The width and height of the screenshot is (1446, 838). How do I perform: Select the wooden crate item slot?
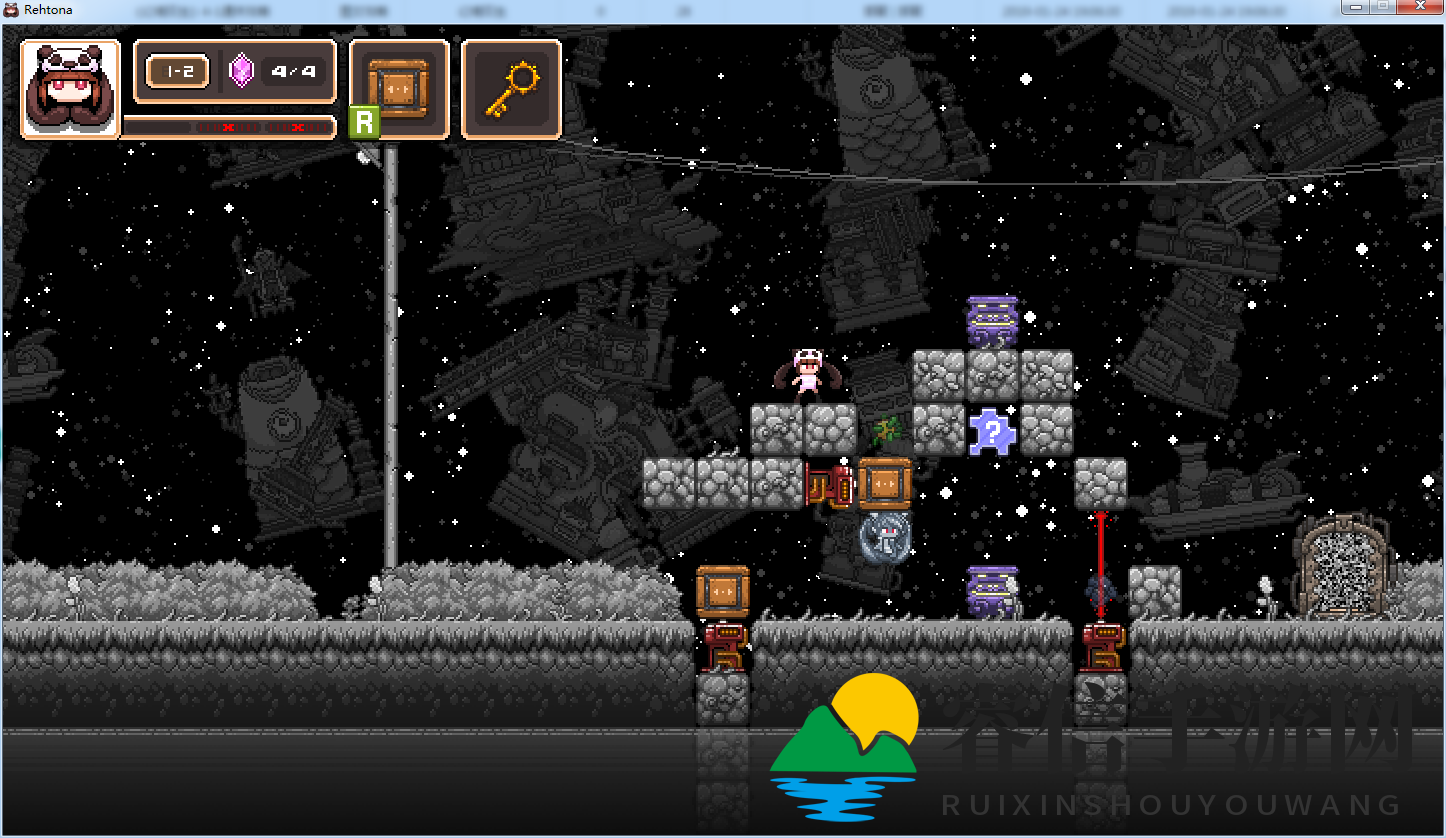pyautogui.click(x=398, y=88)
